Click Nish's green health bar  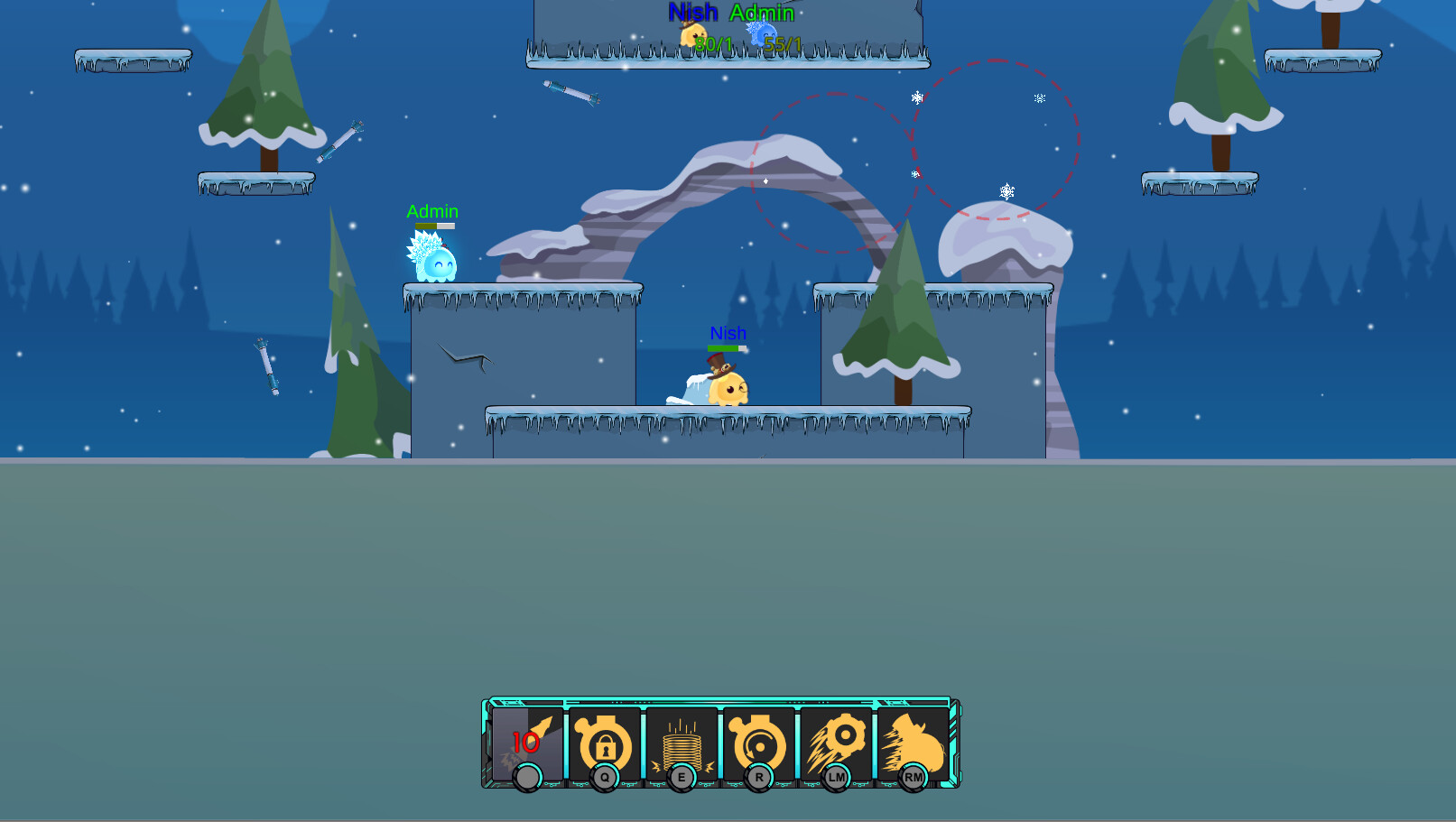click(x=727, y=346)
